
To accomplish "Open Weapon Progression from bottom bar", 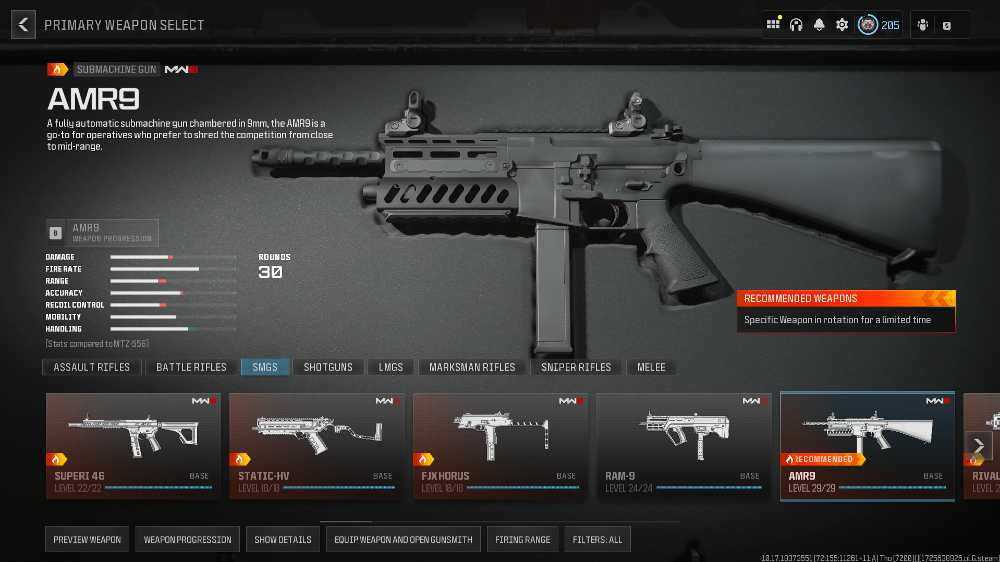I will 187,540.
